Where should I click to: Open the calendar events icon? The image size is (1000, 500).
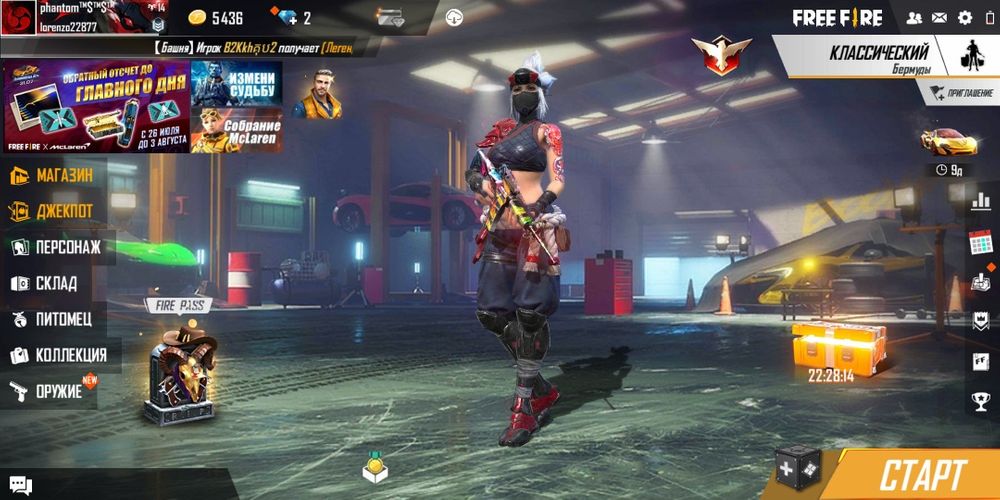point(980,242)
